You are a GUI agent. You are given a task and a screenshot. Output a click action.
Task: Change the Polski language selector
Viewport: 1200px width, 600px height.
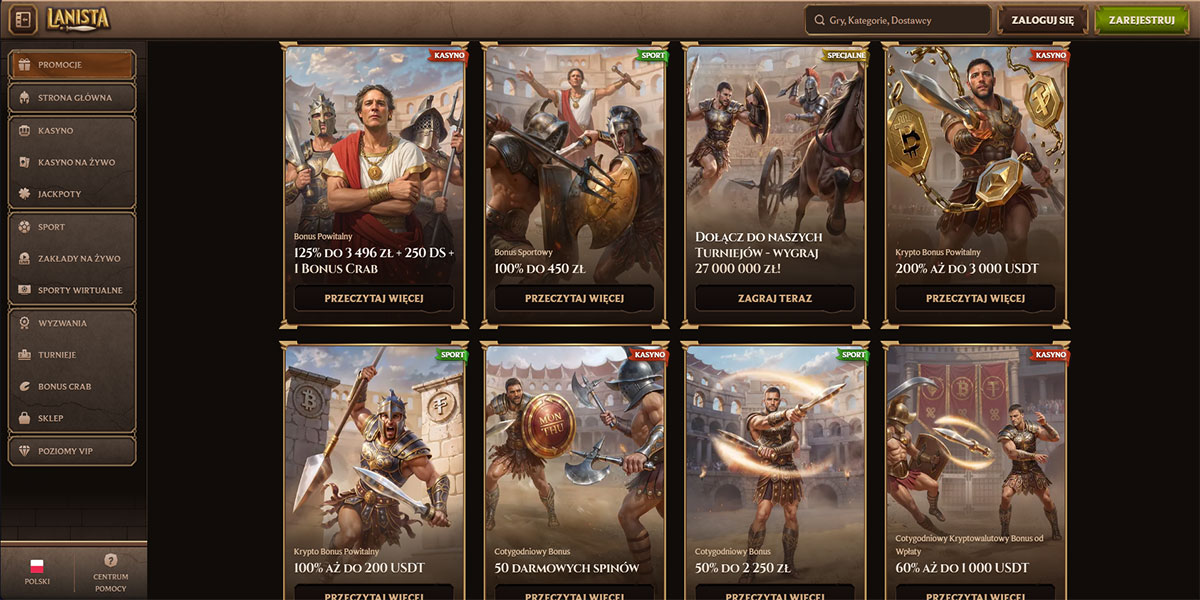tap(37, 572)
